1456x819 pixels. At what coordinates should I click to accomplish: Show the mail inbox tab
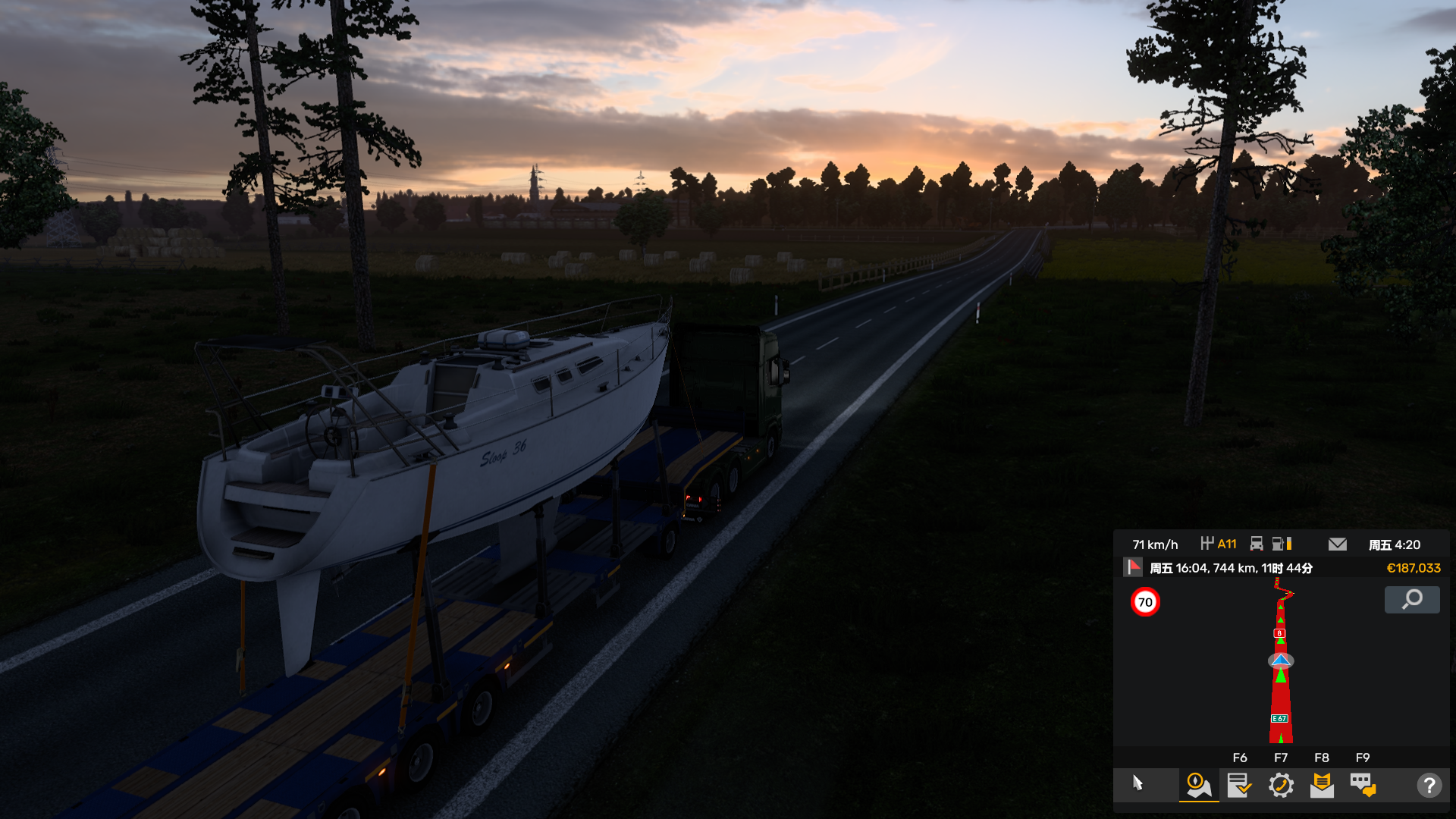click(1322, 785)
